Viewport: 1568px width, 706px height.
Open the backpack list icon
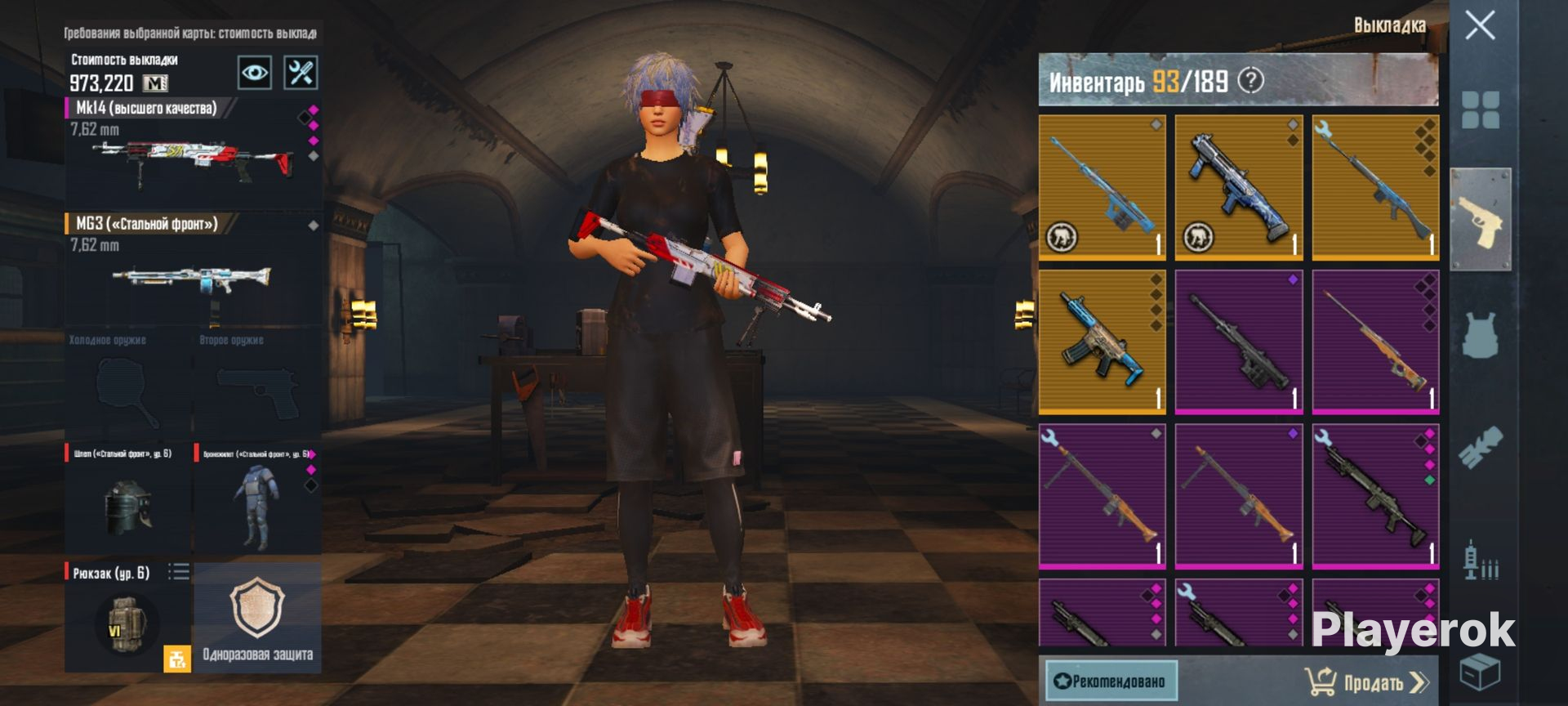(x=179, y=572)
